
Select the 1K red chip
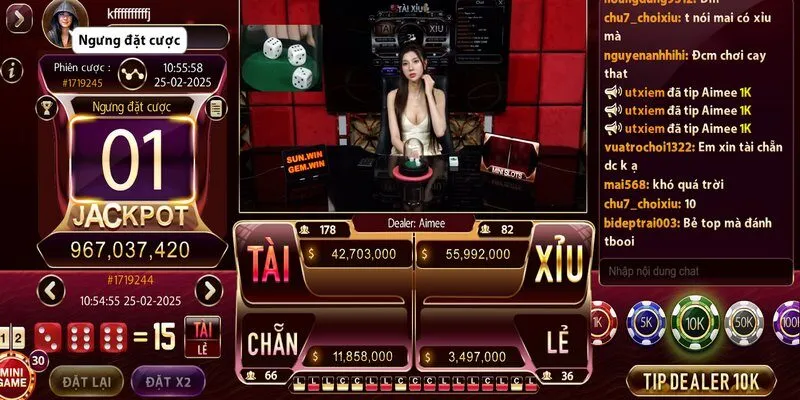598,322
